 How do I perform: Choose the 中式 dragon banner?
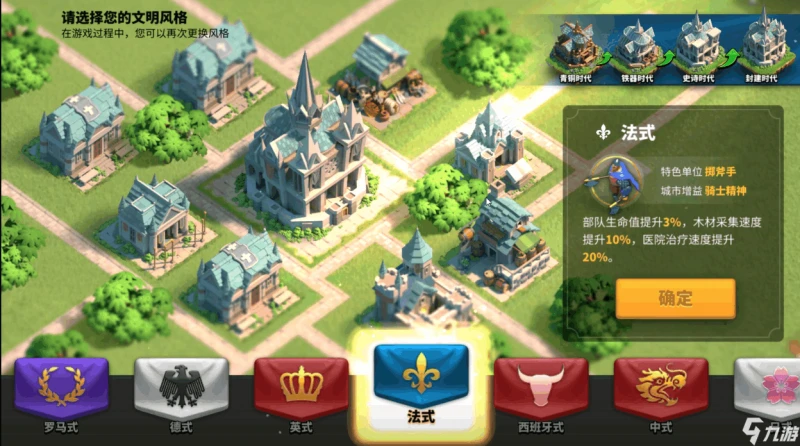click(660, 392)
